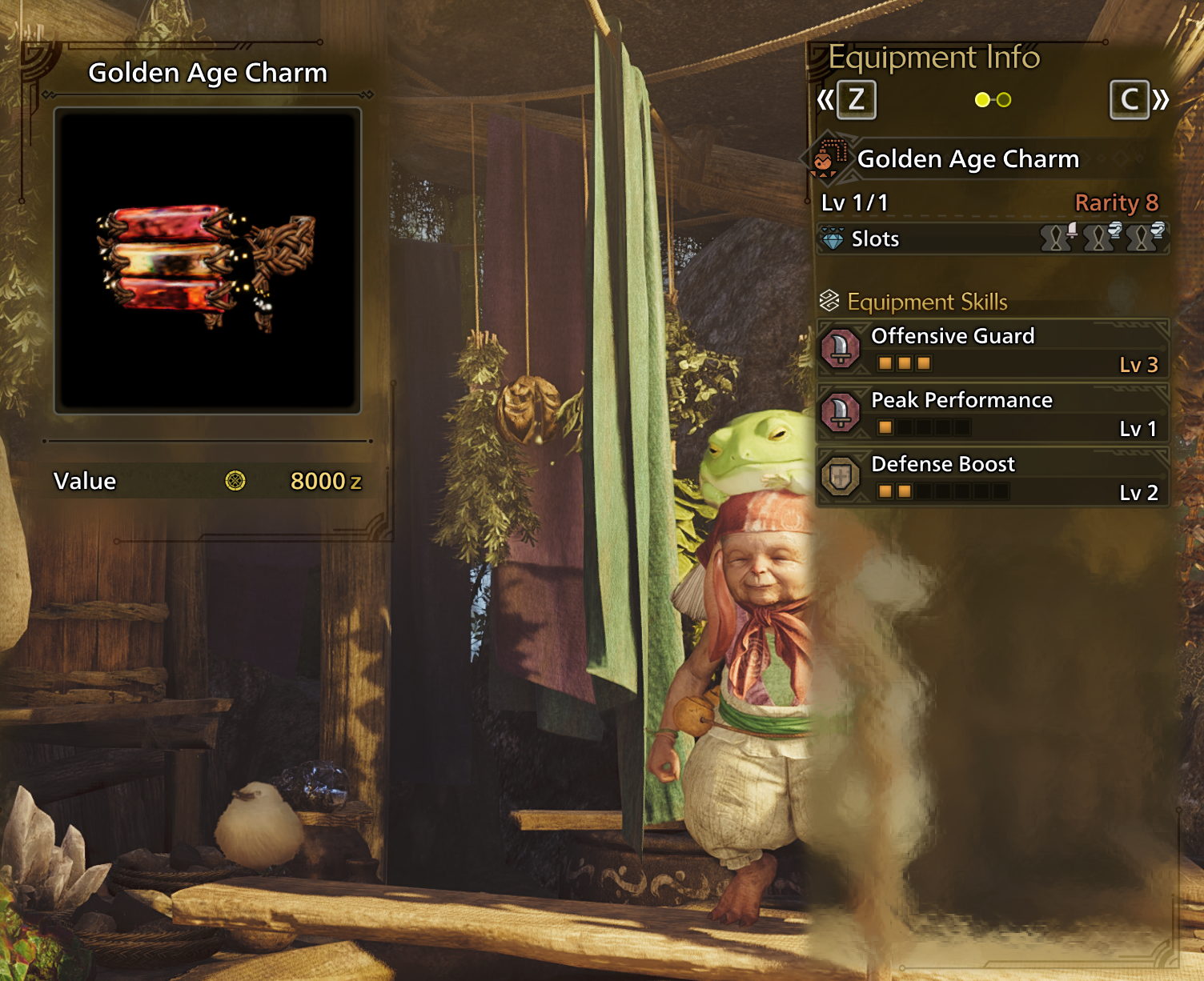The width and height of the screenshot is (1204, 981).
Task: Select the Offensive Guard skill row
Action: [993, 349]
